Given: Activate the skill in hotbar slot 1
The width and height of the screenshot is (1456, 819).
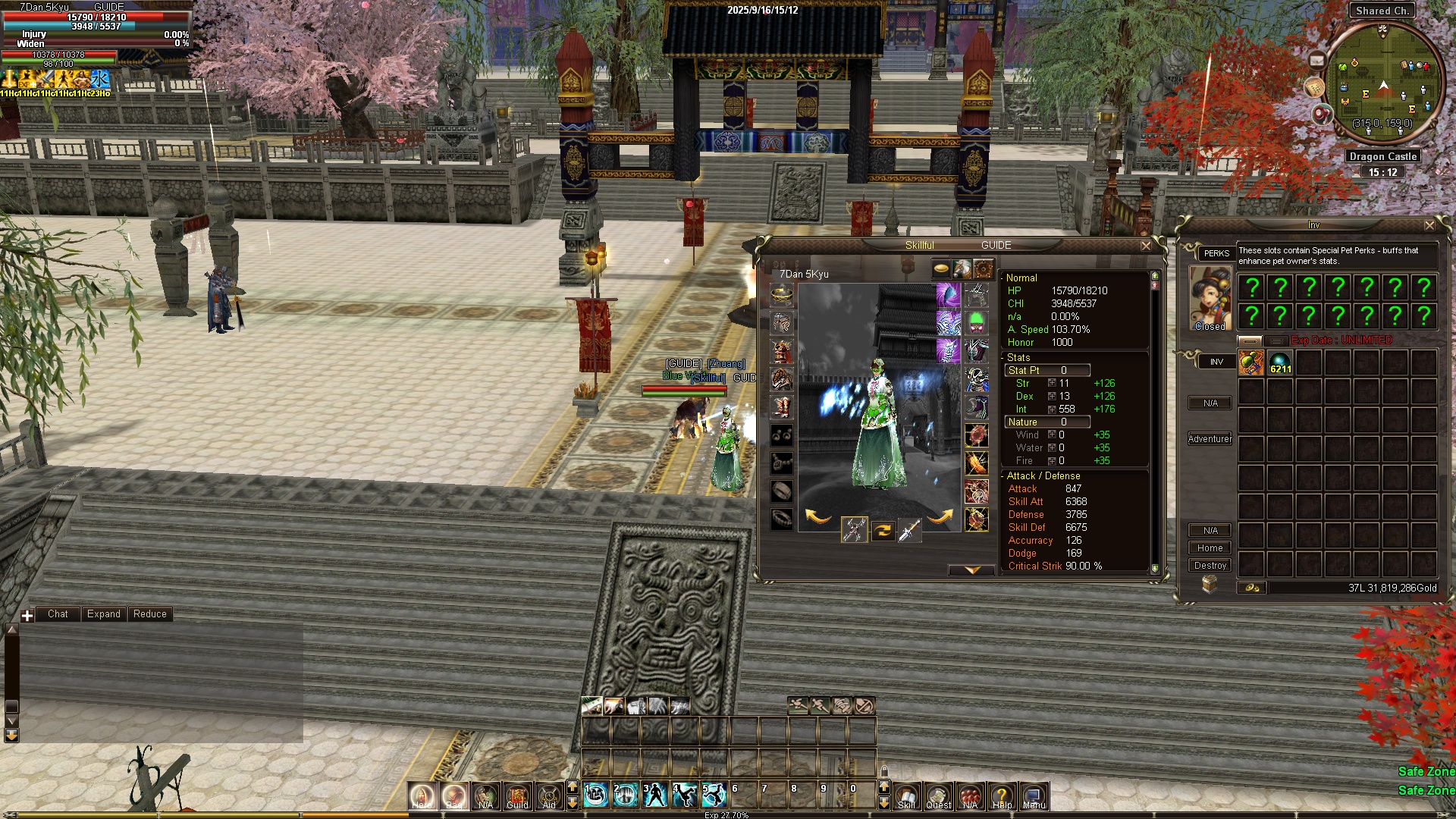Looking at the screenshot, I should point(596,795).
